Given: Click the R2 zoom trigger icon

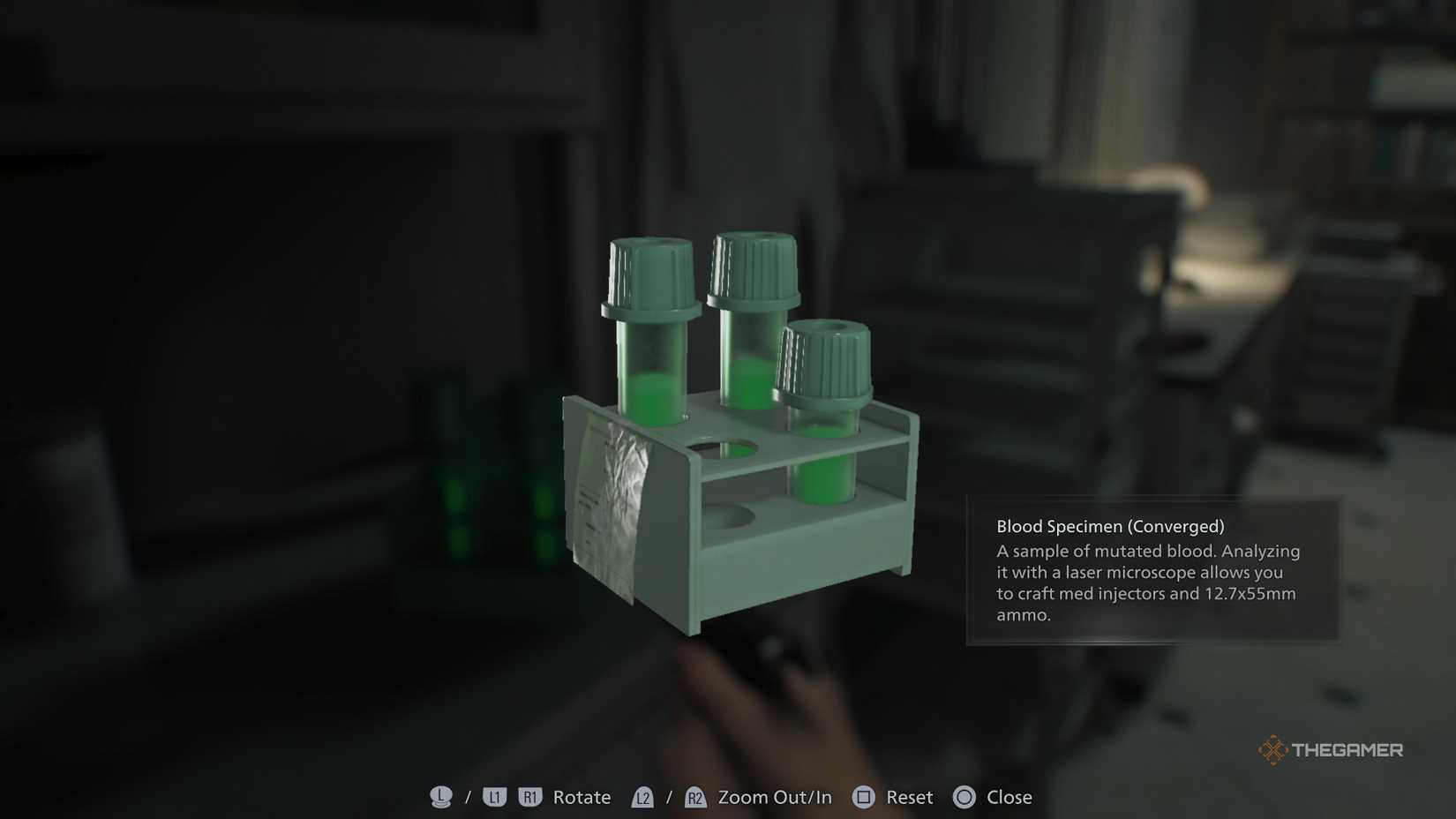Looking at the screenshot, I should tap(695, 797).
